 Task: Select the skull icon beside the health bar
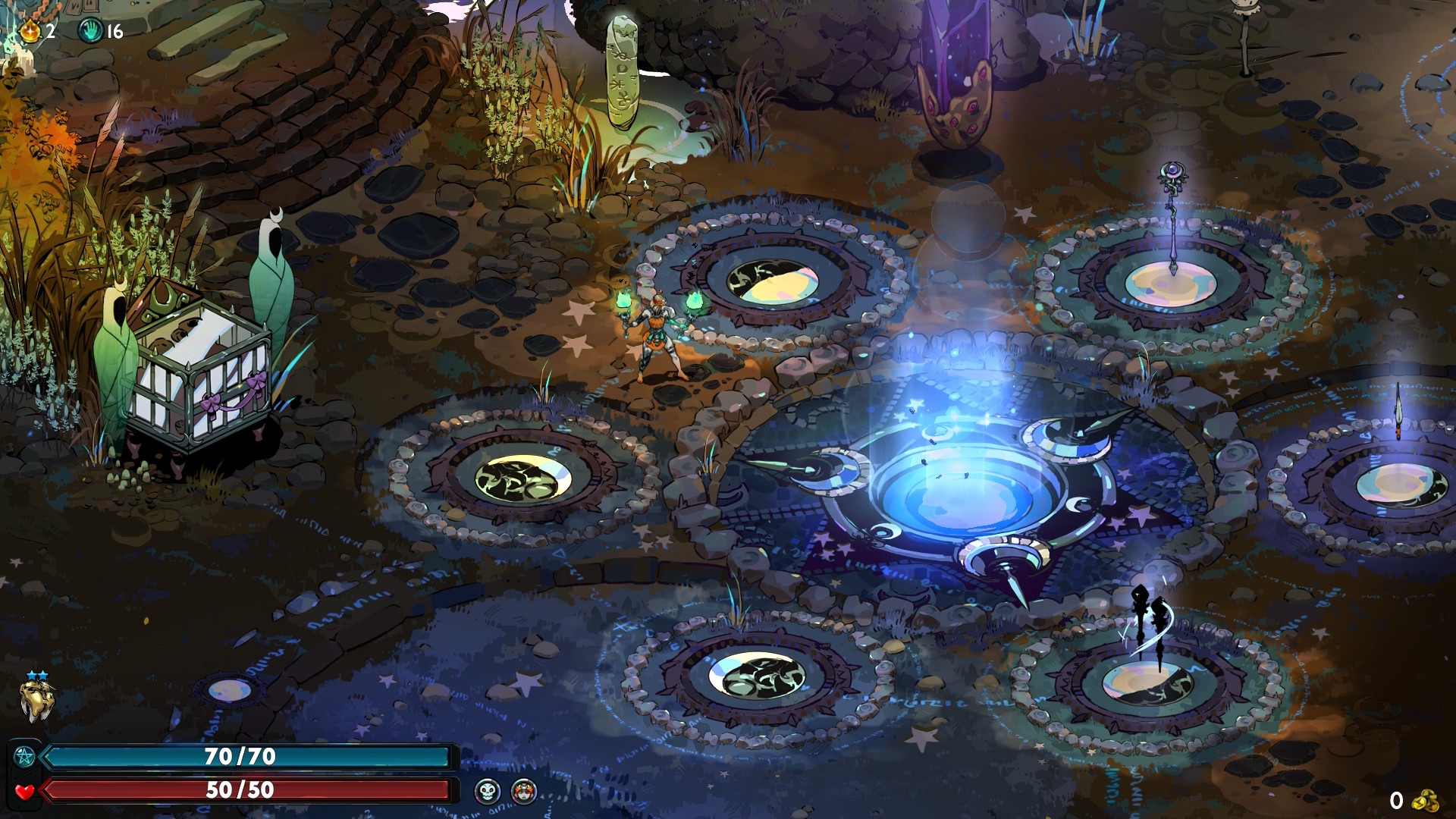point(488,792)
